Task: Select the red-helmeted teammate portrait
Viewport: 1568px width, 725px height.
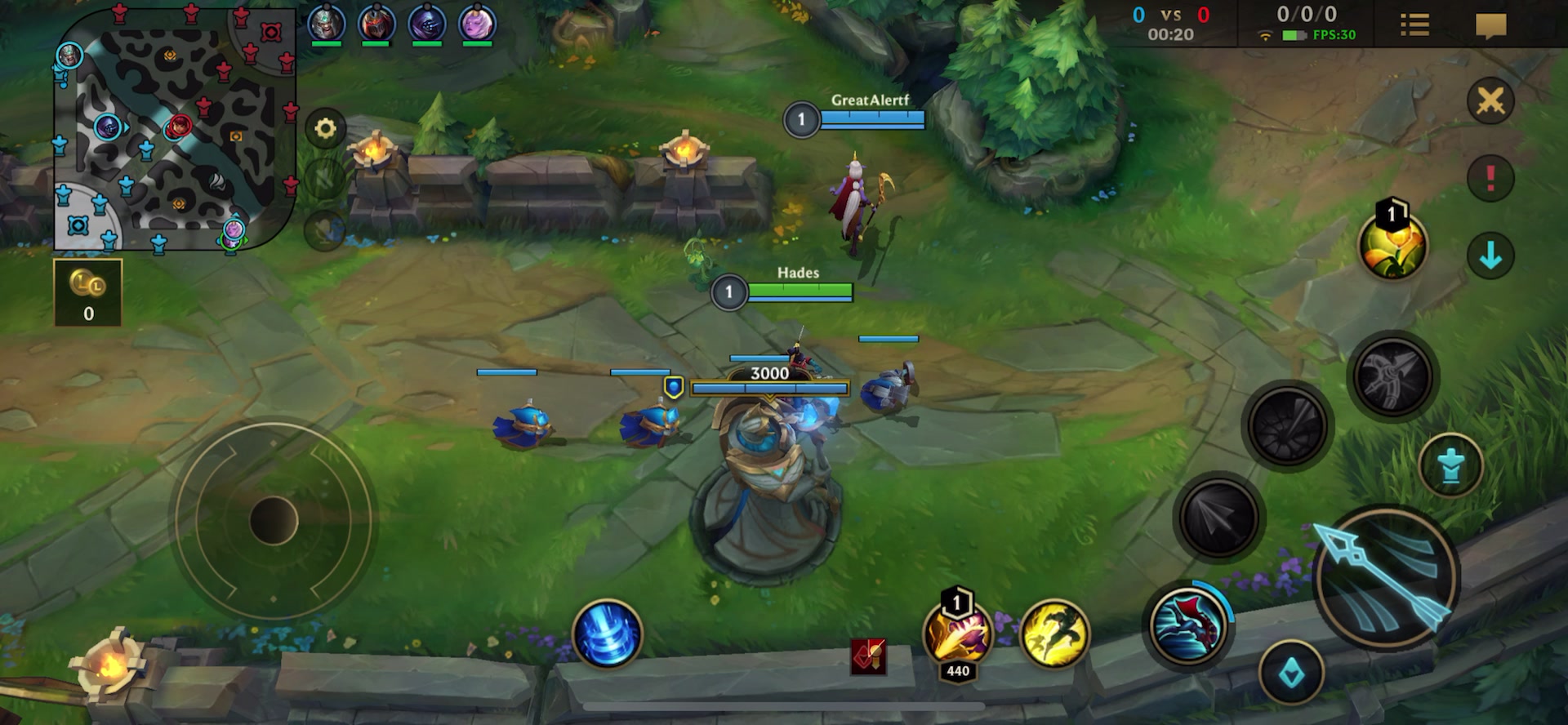Action: coord(376,22)
